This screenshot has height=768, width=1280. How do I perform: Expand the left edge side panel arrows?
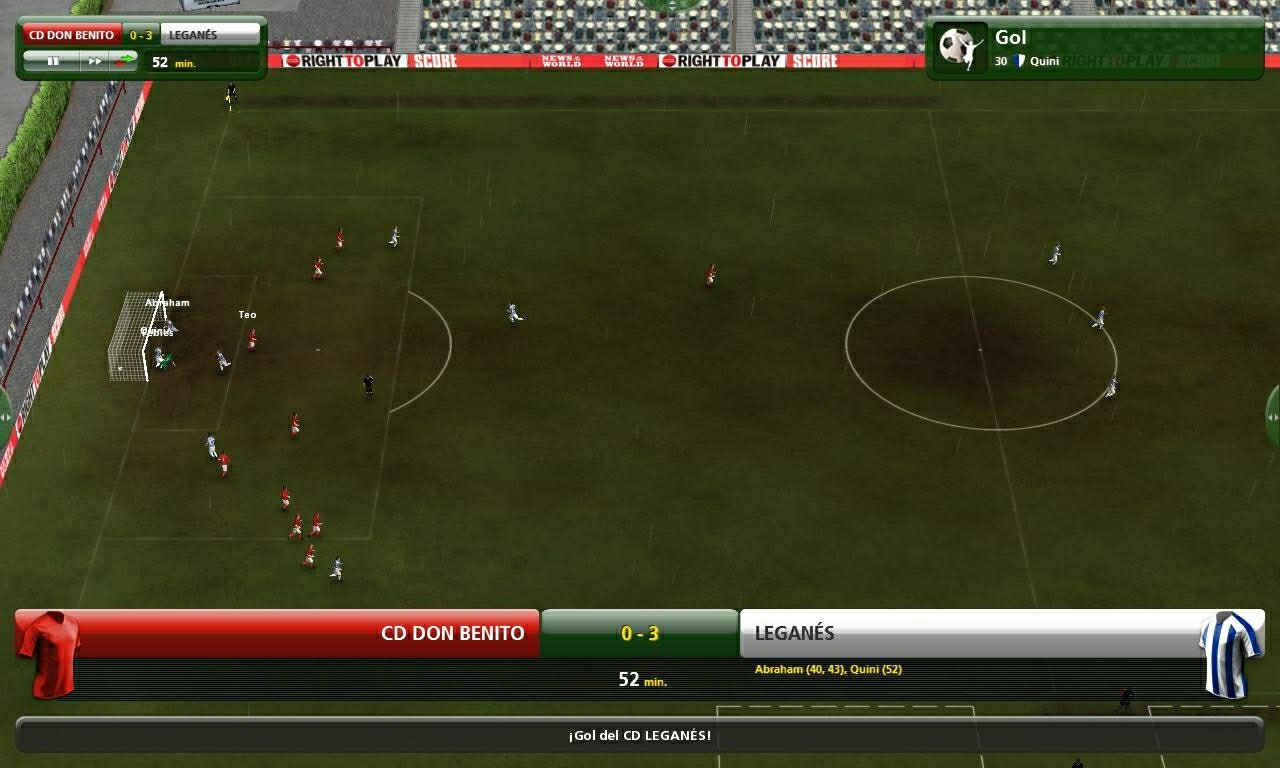pos(4,417)
